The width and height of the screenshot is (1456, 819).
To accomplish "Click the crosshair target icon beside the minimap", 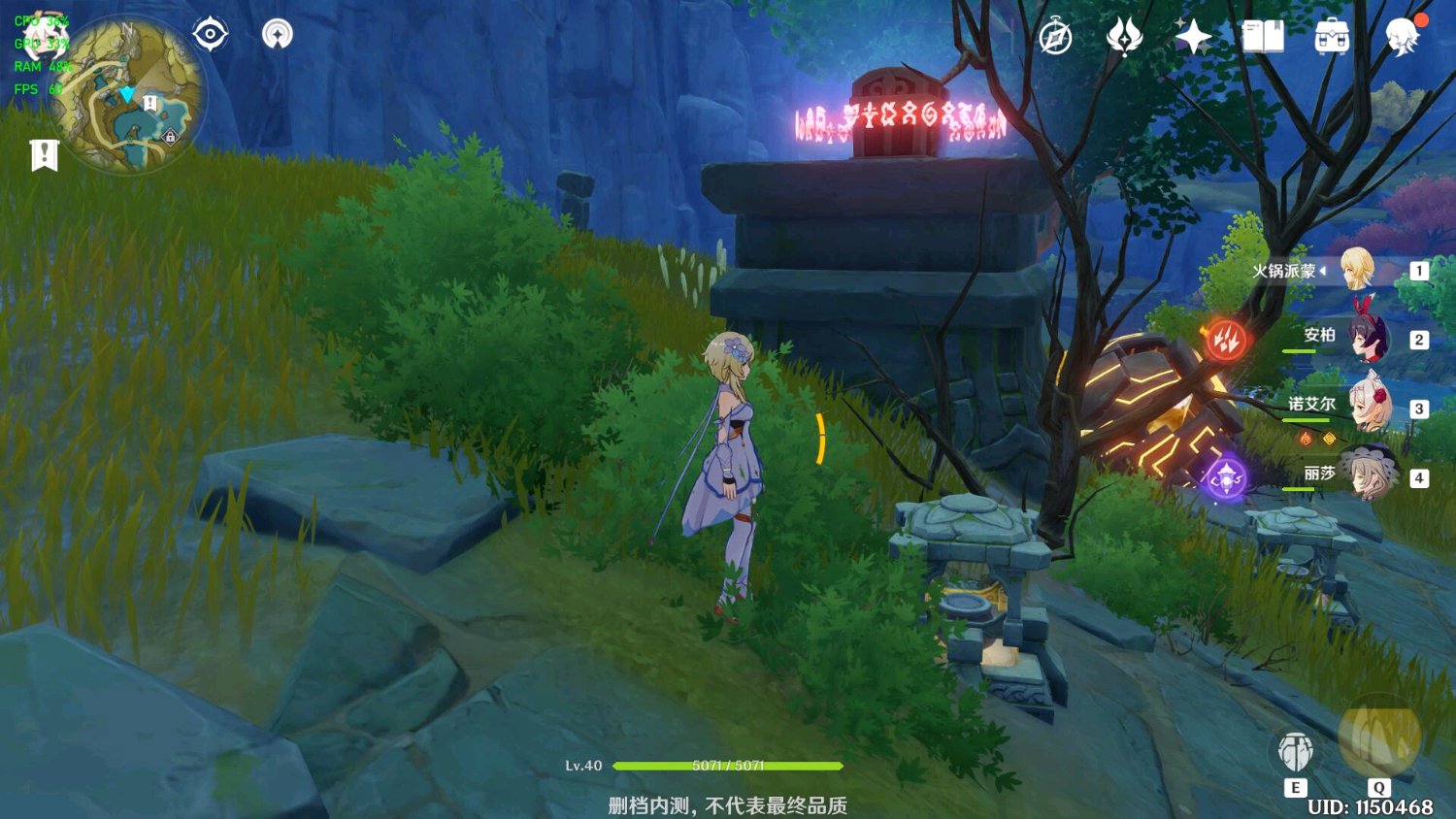I will click(x=211, y=35).
